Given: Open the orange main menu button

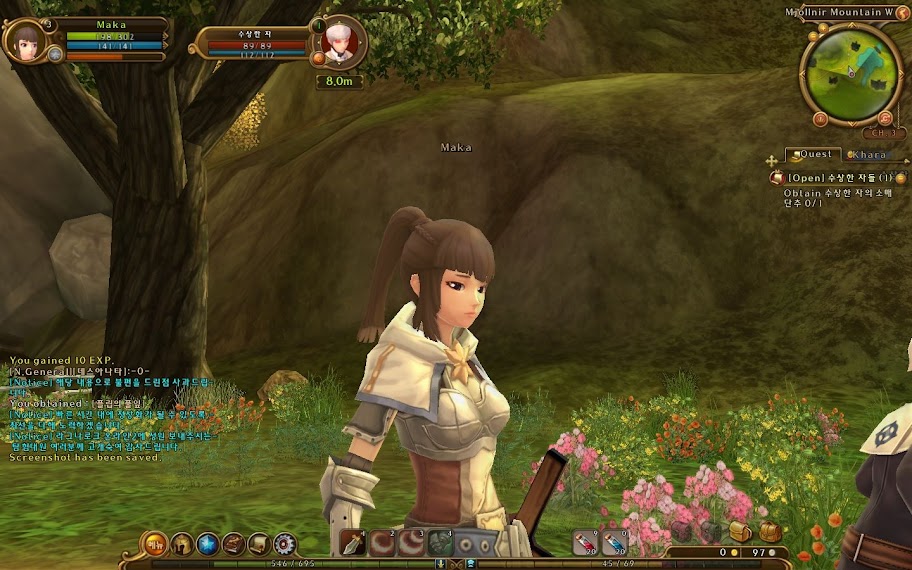Looking at the screenshot, I should click(x=155, y=544).
